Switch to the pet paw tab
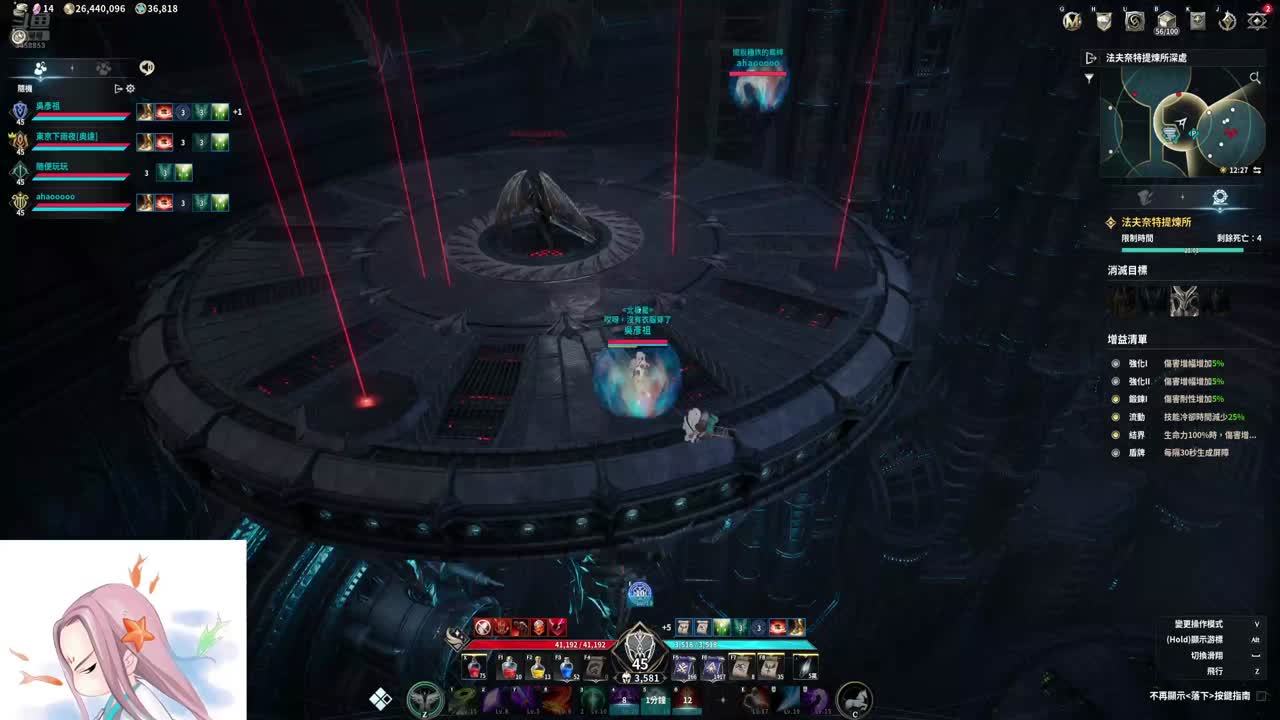Image resolution: width=1280 pixels, height=720 pixels. tap(103, 68)
